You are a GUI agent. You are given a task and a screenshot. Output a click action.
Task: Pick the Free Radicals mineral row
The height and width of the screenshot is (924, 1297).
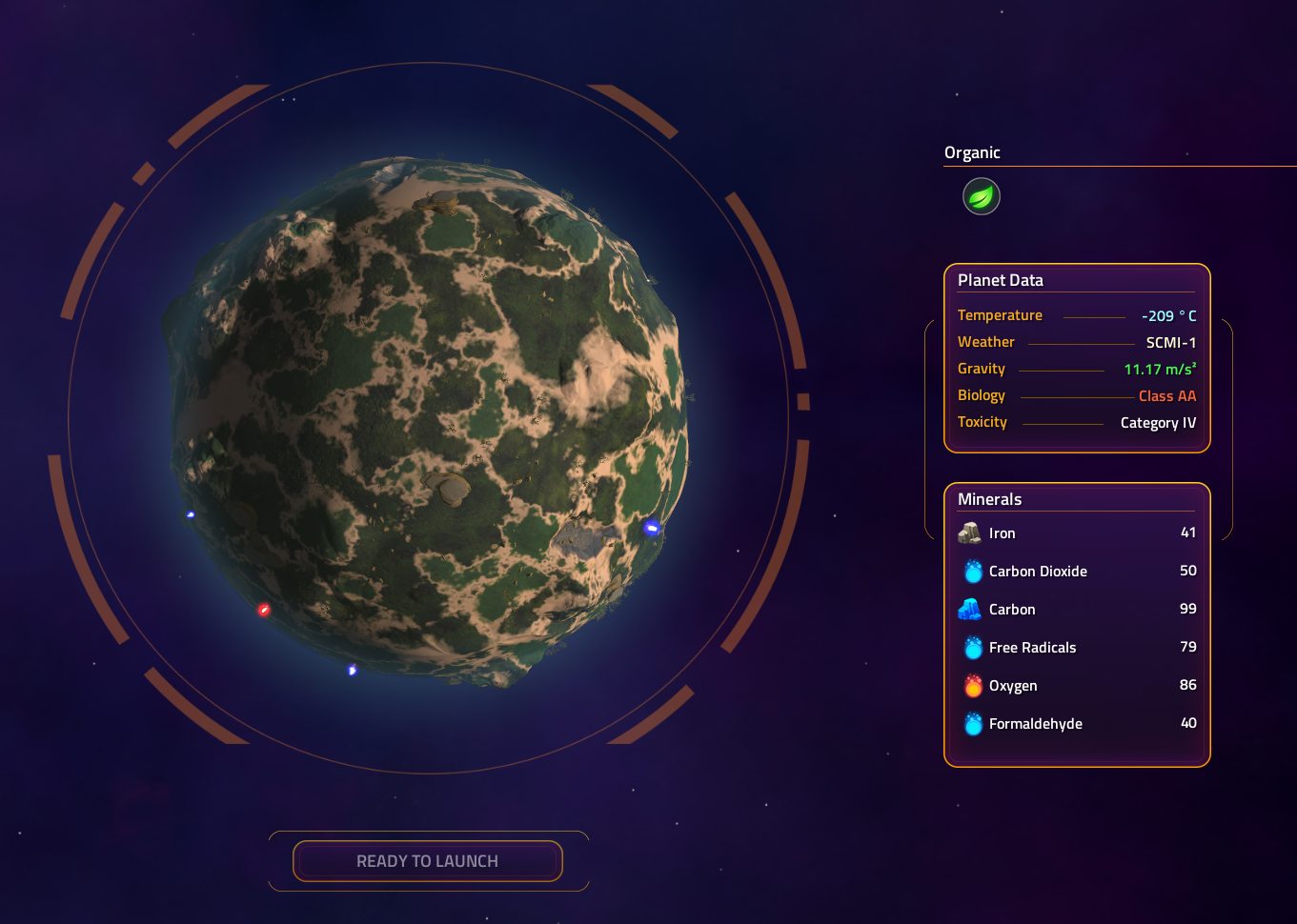tap(1076, 648)
